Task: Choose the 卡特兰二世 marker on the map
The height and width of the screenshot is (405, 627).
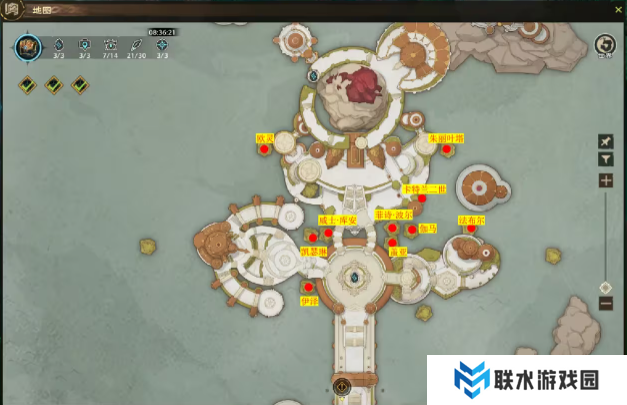Action: pos(422,198)
